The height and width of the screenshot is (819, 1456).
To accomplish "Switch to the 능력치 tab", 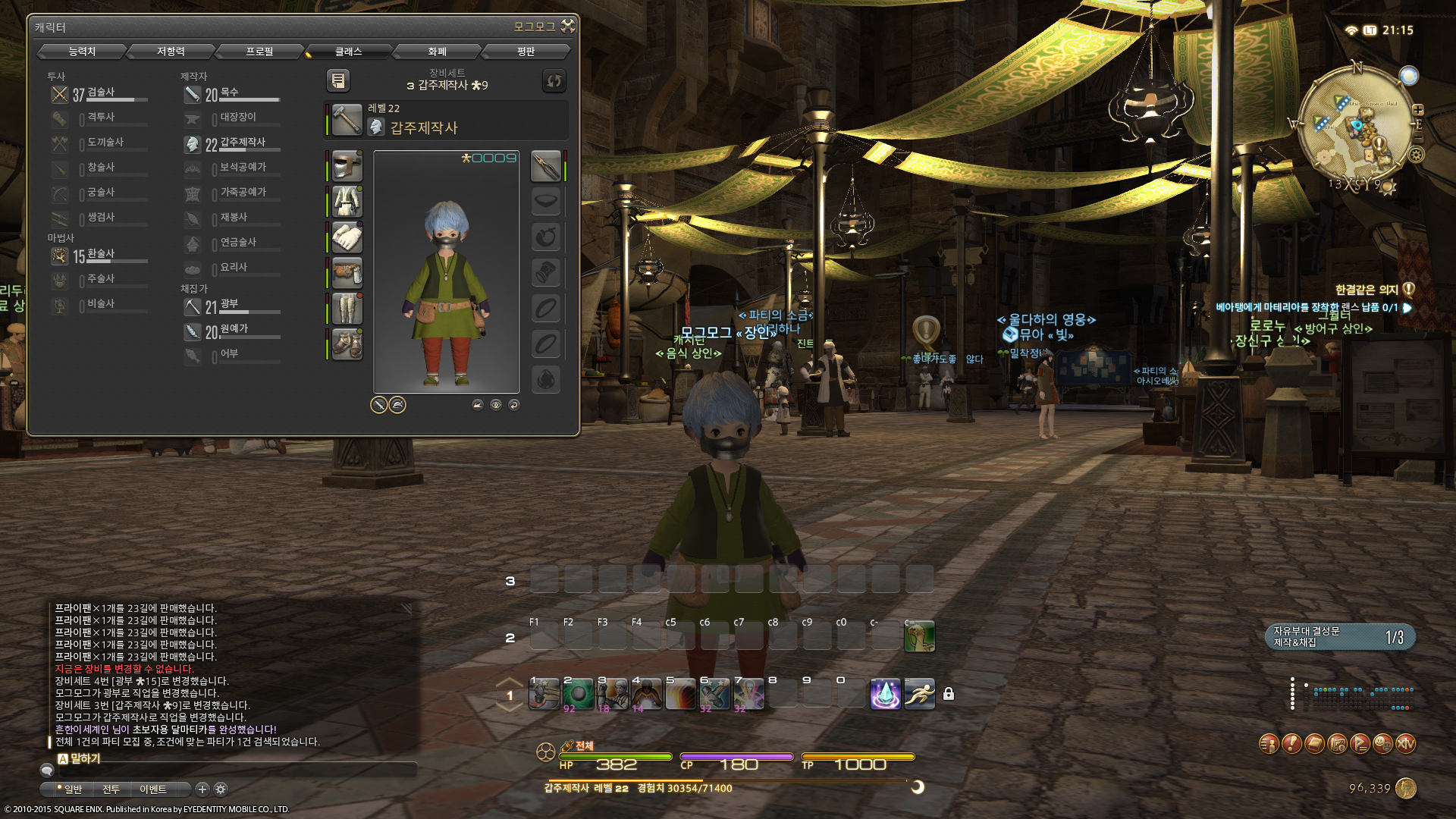I will tap(82, 52).
